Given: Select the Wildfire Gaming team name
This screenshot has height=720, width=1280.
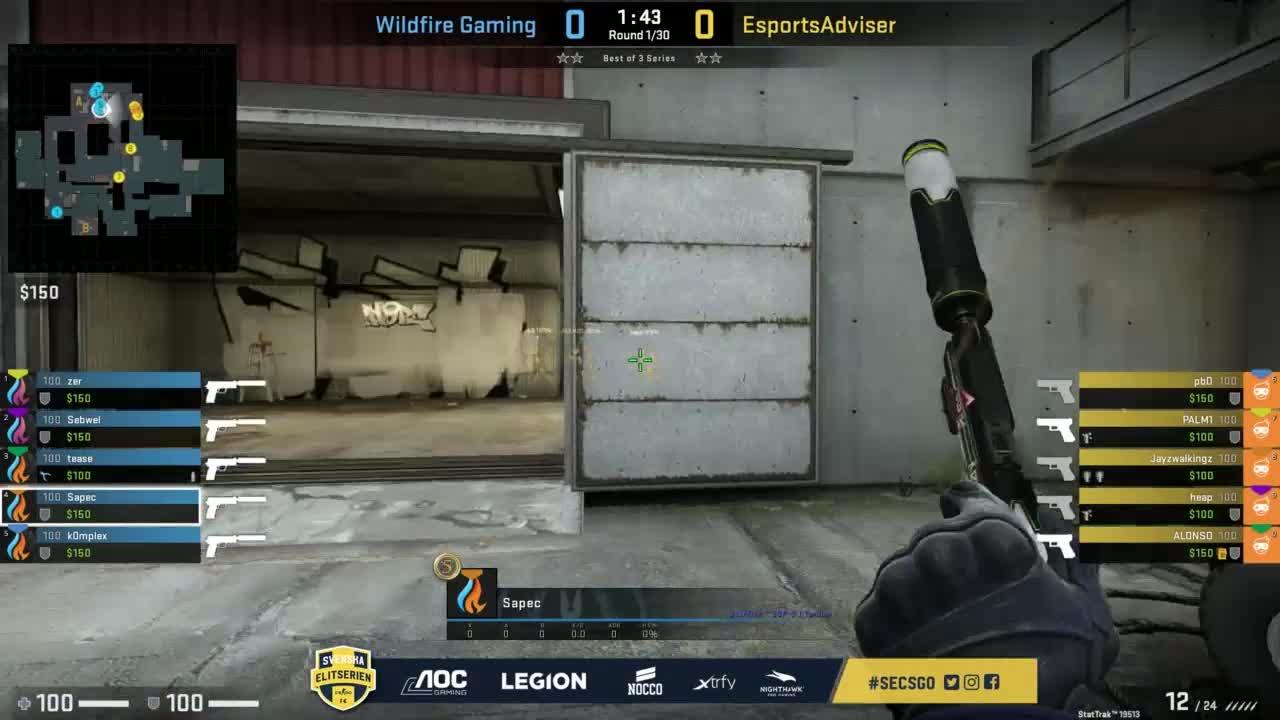Looking at the screenshot, I should point(456,24).
